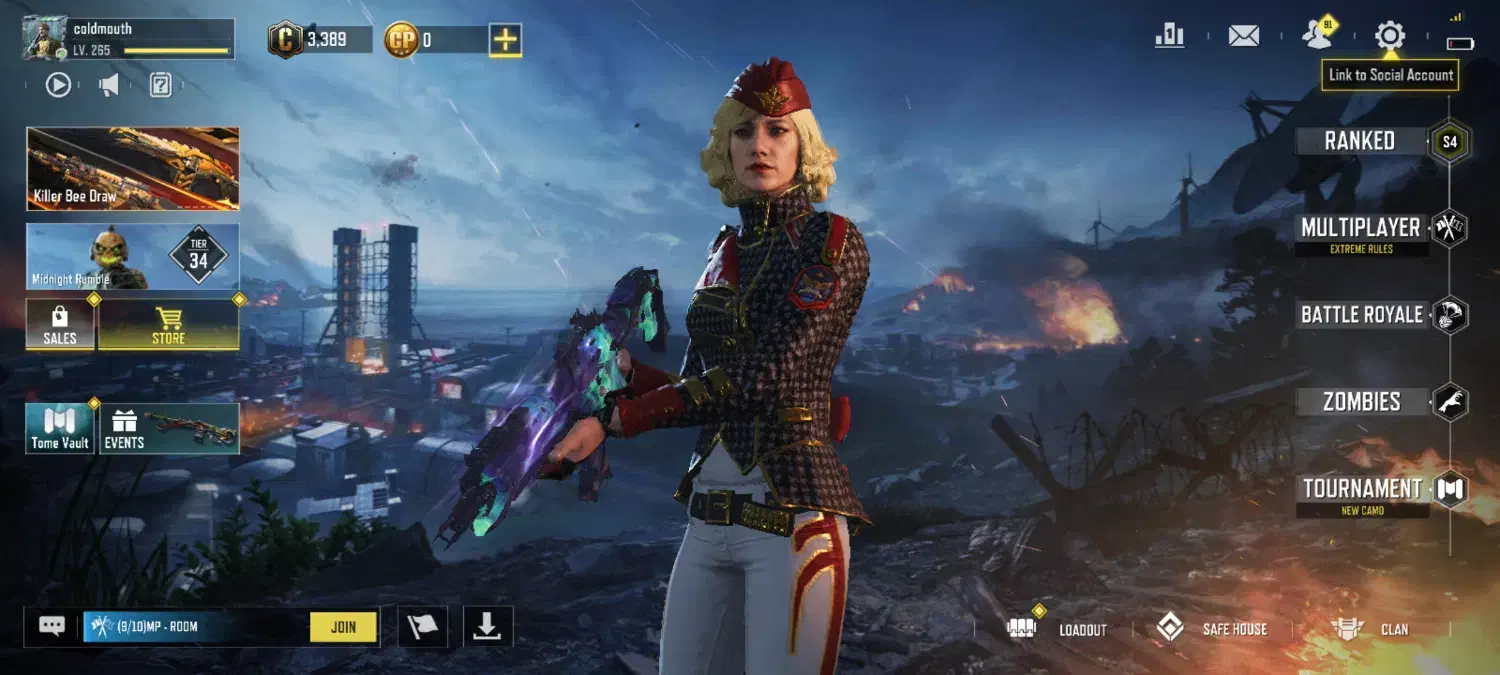Open the Ranked mode
Viewport: 1500px width, 675px height.
pyautogui.click(x=1360, y=141)
